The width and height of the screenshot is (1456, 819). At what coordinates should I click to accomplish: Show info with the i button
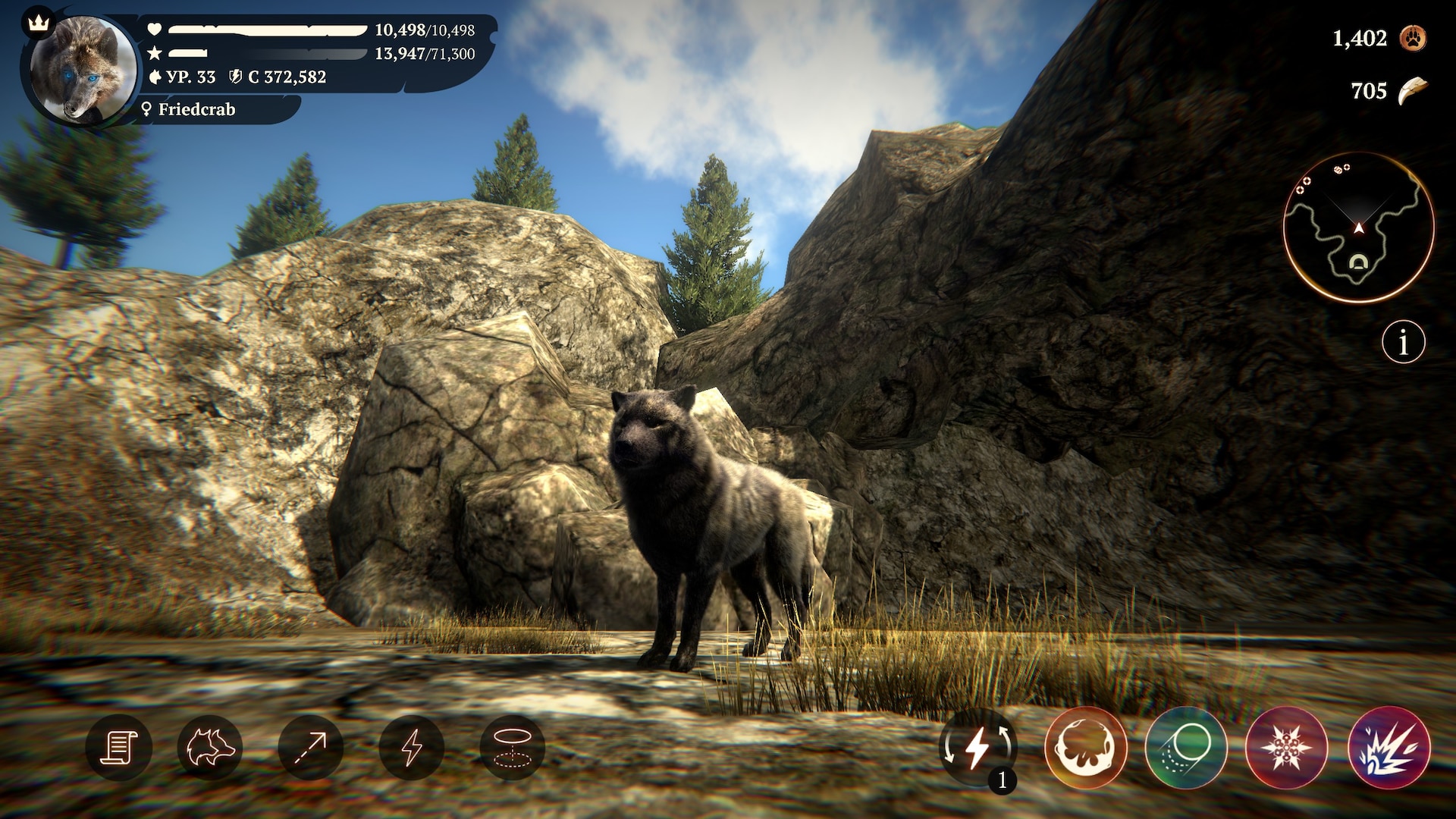tap(1403, 343)
